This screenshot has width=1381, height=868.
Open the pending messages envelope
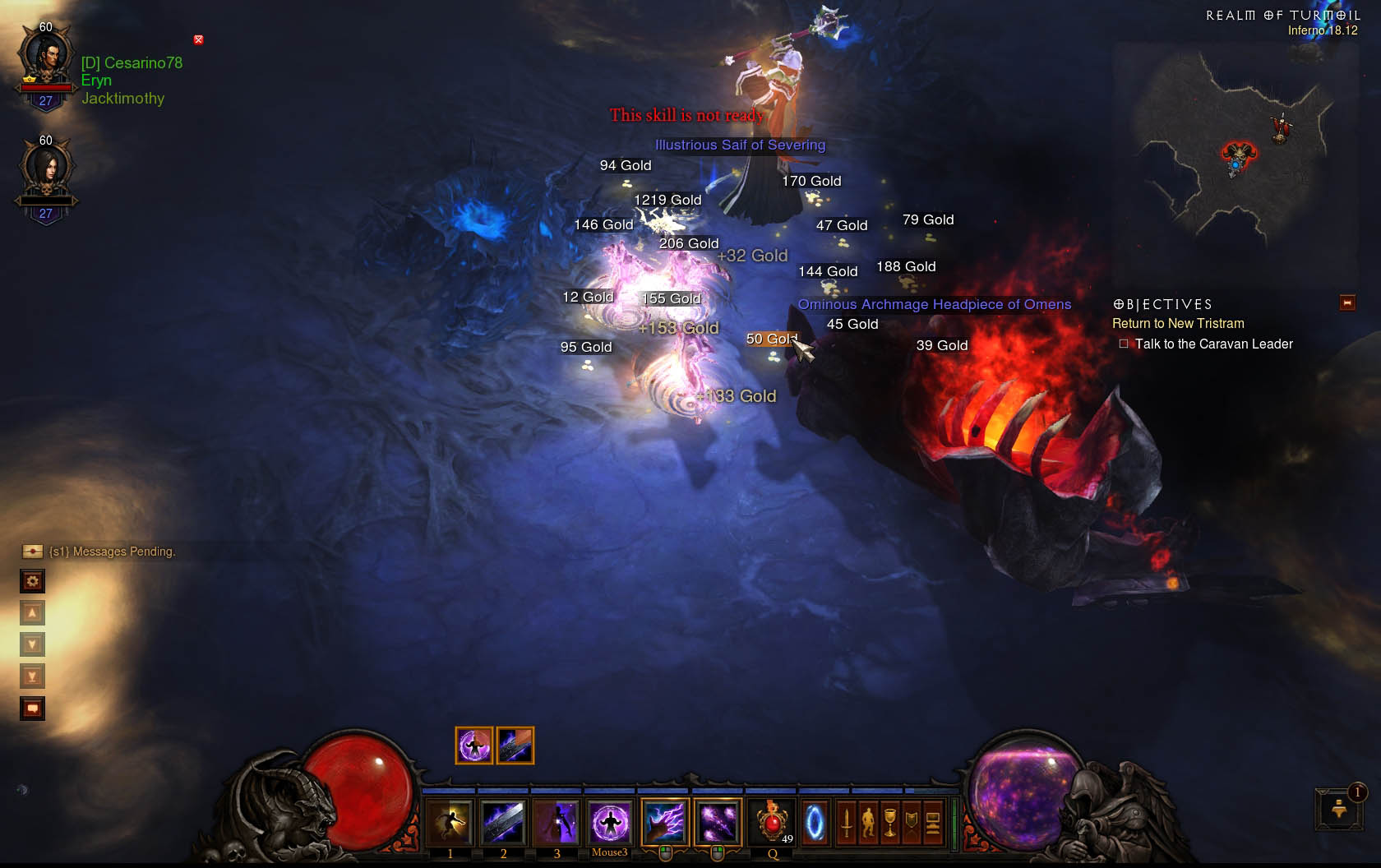pos(32,551)
